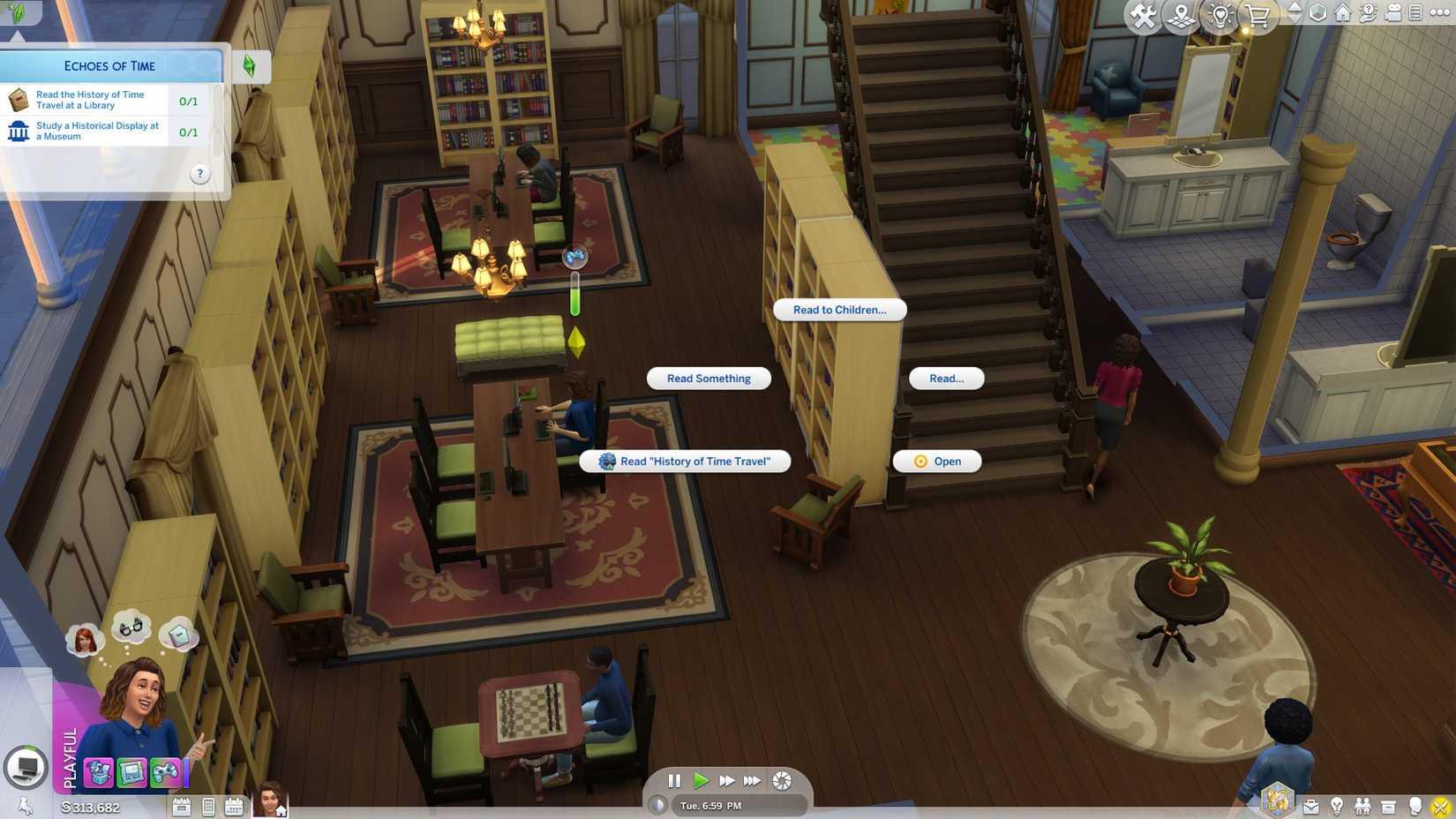Open the Skills panel lightbulb icon
Screen dimensions: 1456x819
coord(1338,805)
